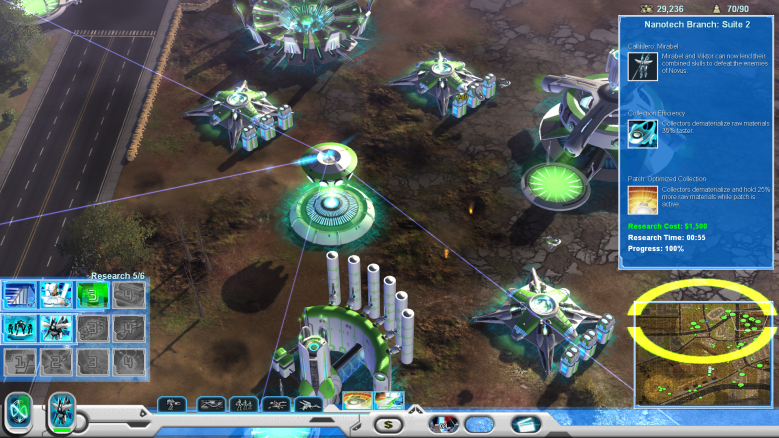Click the Mirabel upgrade icon in research panel
The width and height of the screenshot is (779, 438).
pos(641,66)
